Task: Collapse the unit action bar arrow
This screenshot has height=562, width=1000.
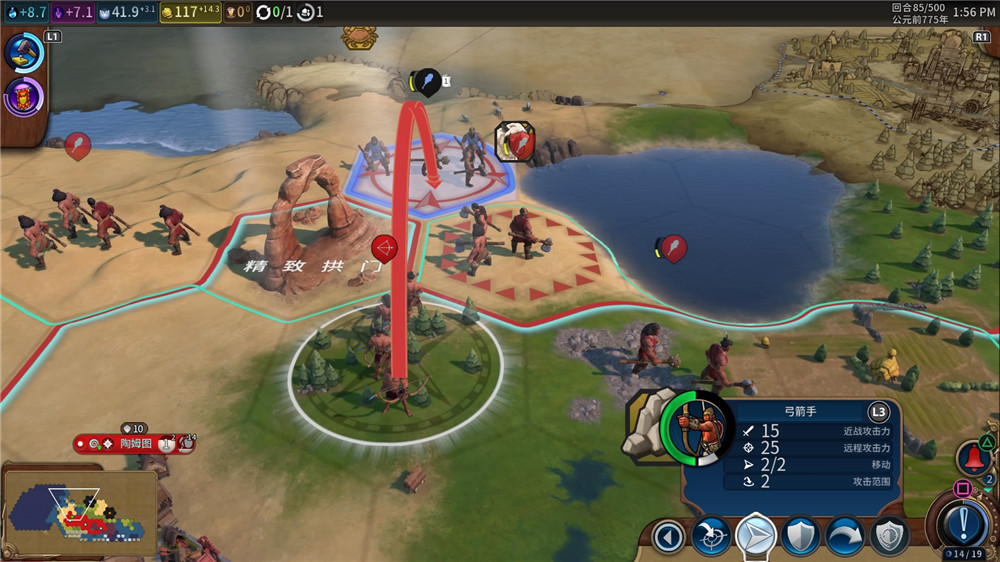Action: [668, 536]
